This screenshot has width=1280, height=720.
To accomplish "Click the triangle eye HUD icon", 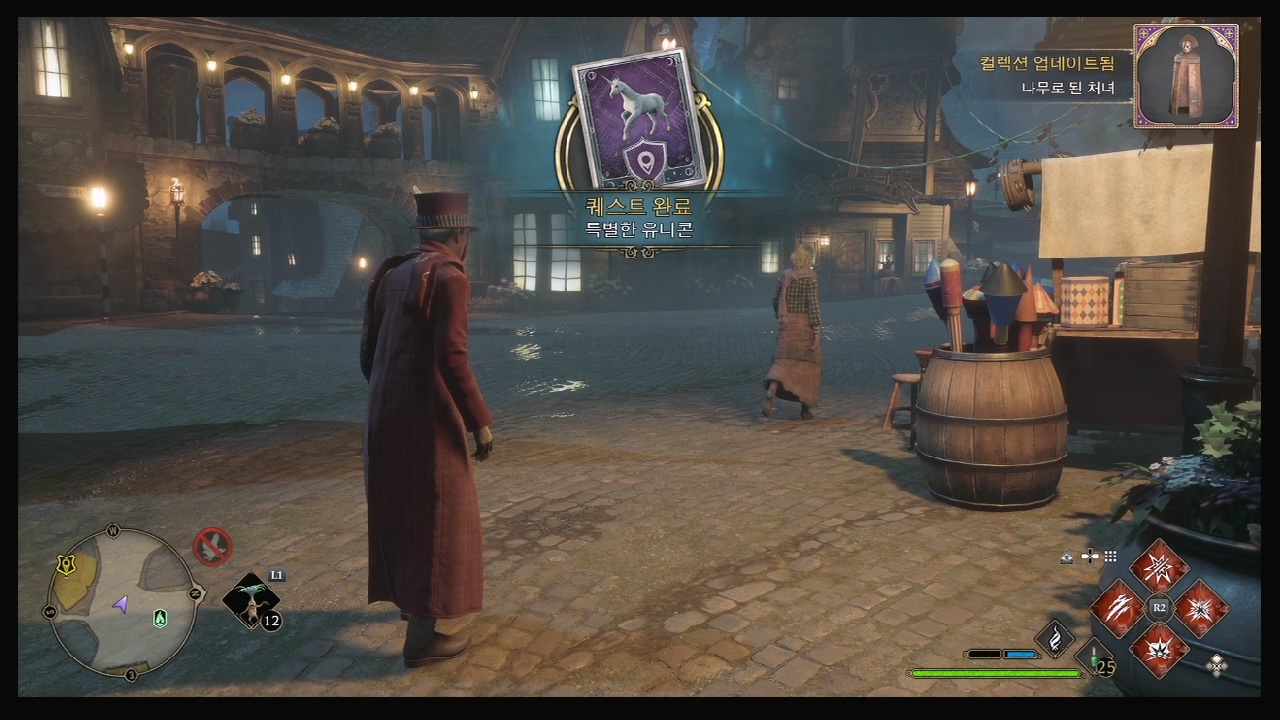I will tap(1067, 557).
